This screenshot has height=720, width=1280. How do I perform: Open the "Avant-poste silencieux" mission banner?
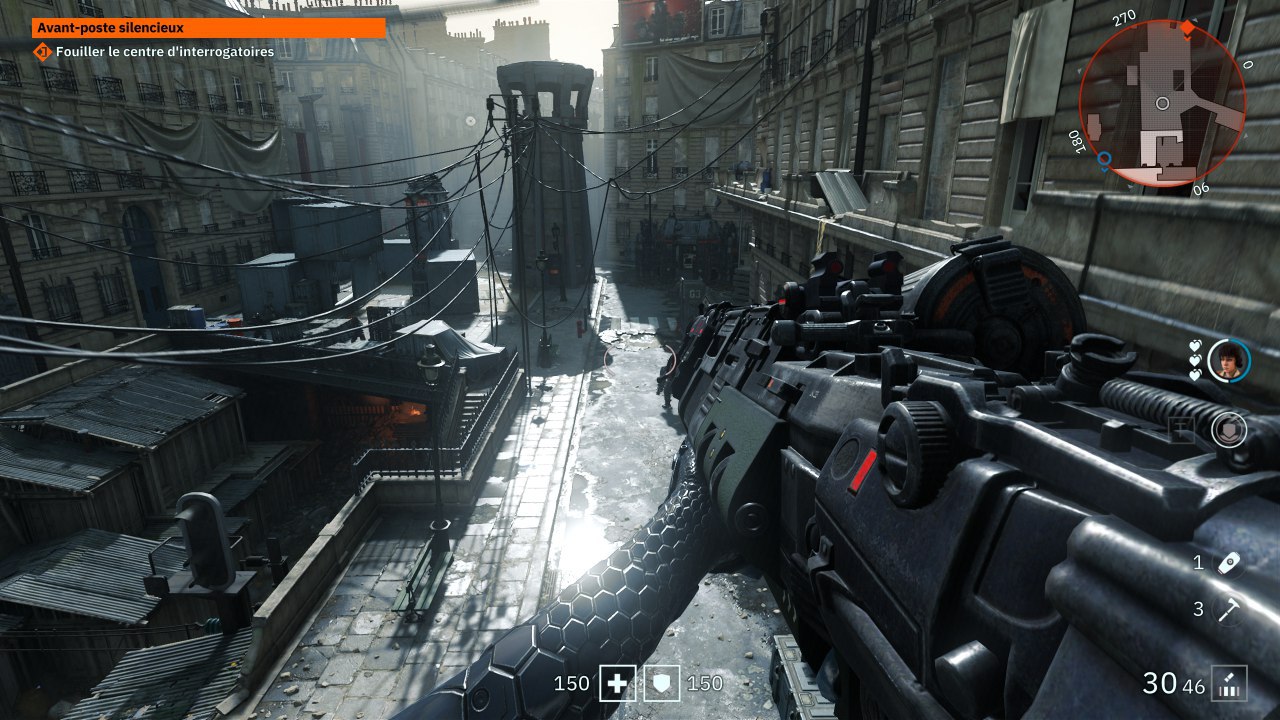[208, 29]
